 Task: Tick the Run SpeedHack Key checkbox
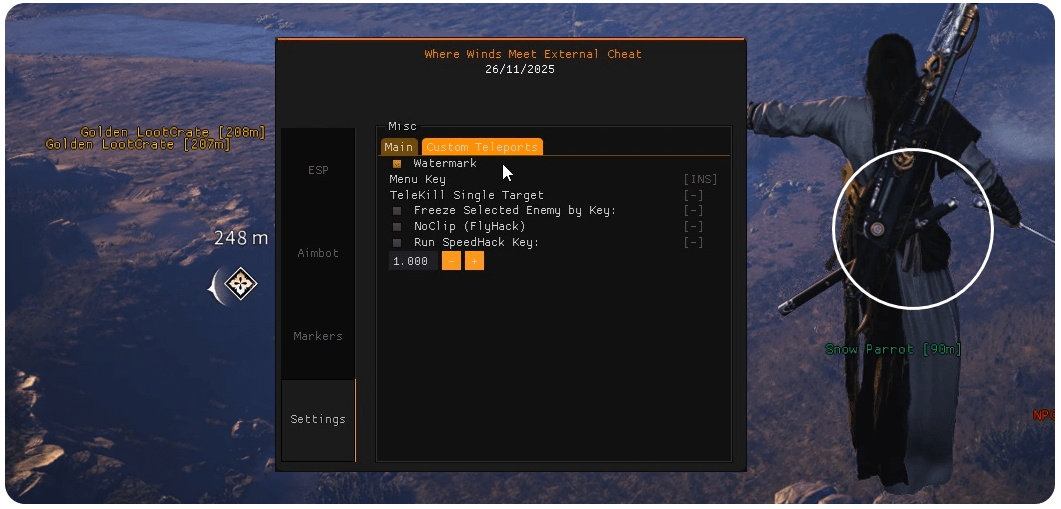click(x=397, y=243)
